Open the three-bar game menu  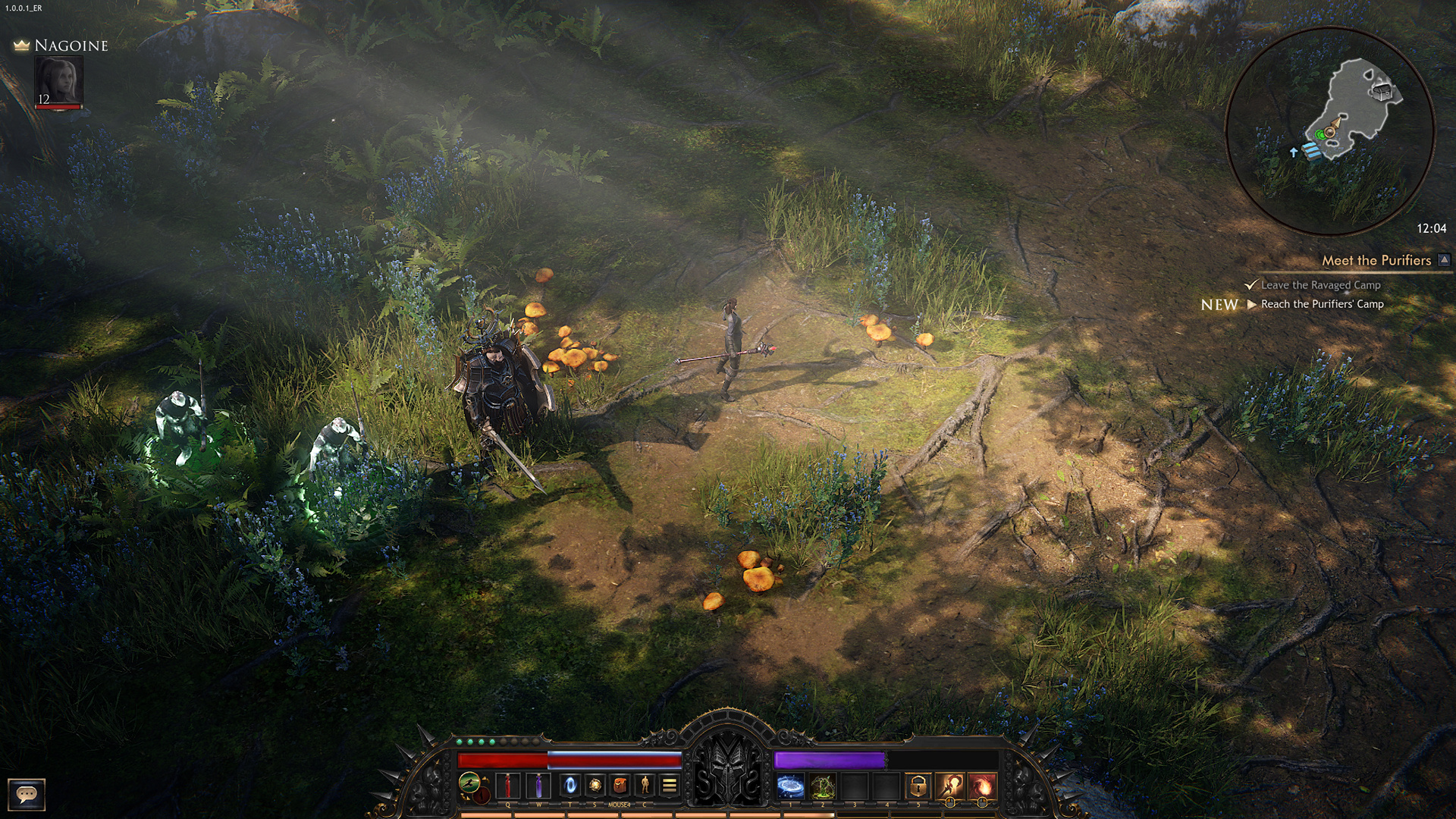click(x=669, y=786)
